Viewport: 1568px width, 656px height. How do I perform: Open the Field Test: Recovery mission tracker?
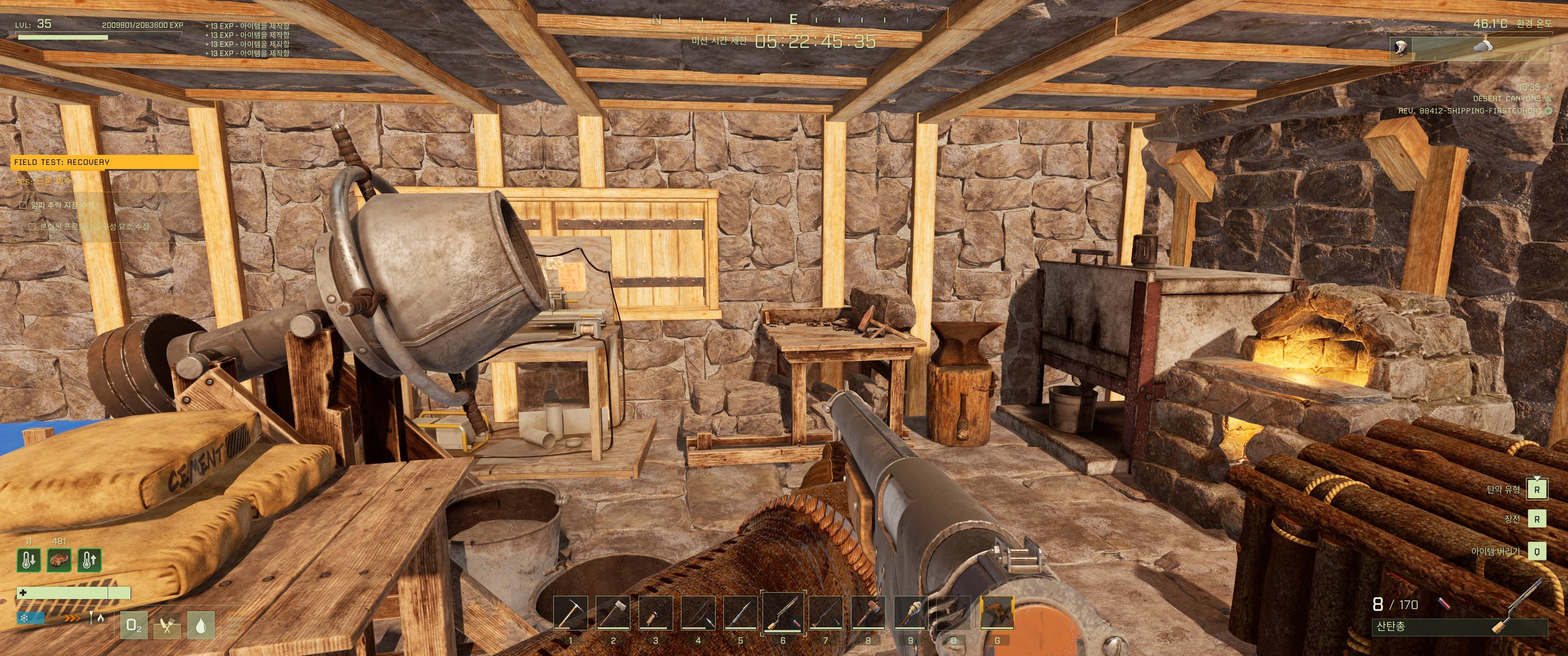(105, 162)
